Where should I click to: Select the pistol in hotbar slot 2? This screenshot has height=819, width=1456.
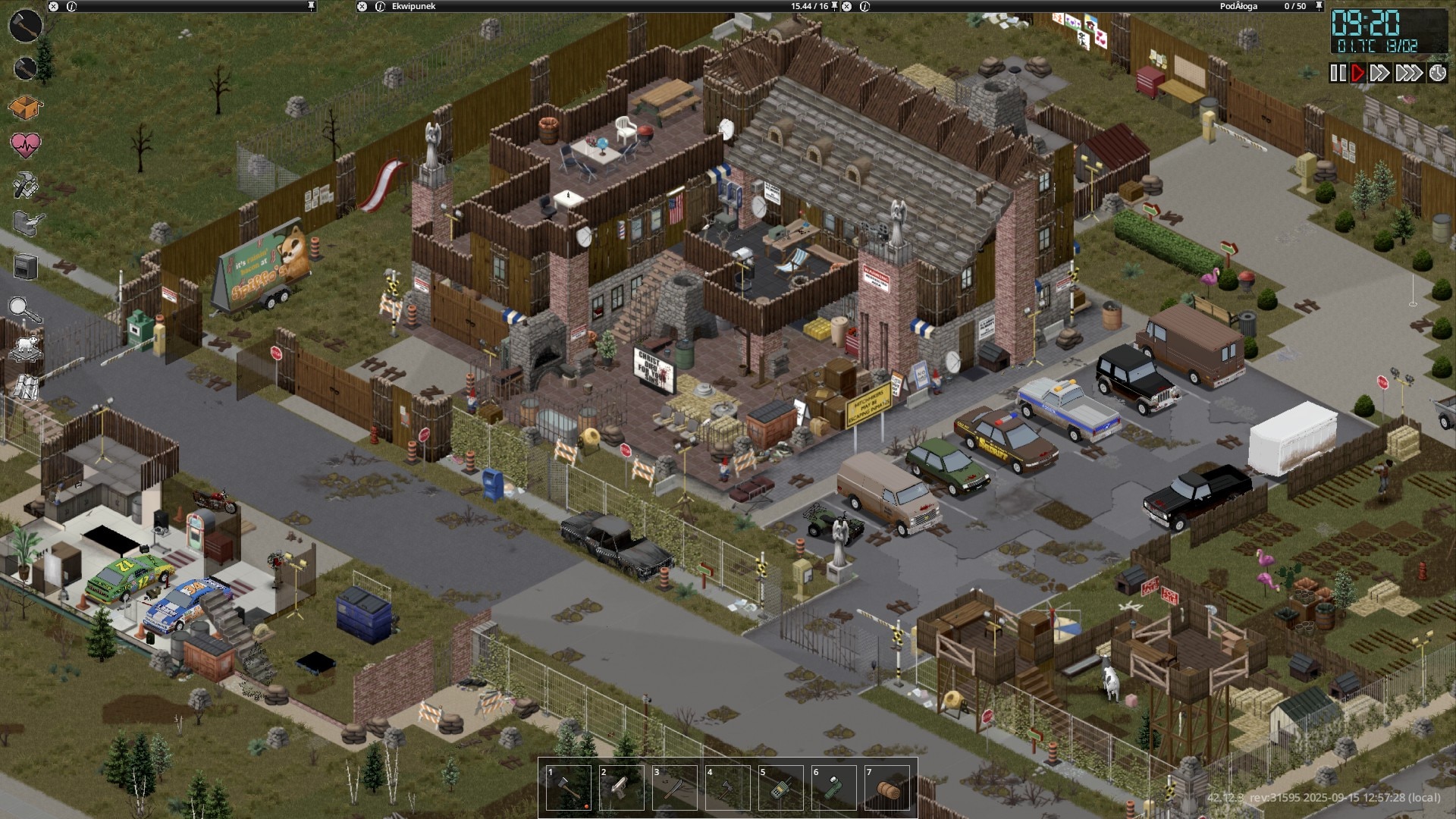(x=622, y=789)
